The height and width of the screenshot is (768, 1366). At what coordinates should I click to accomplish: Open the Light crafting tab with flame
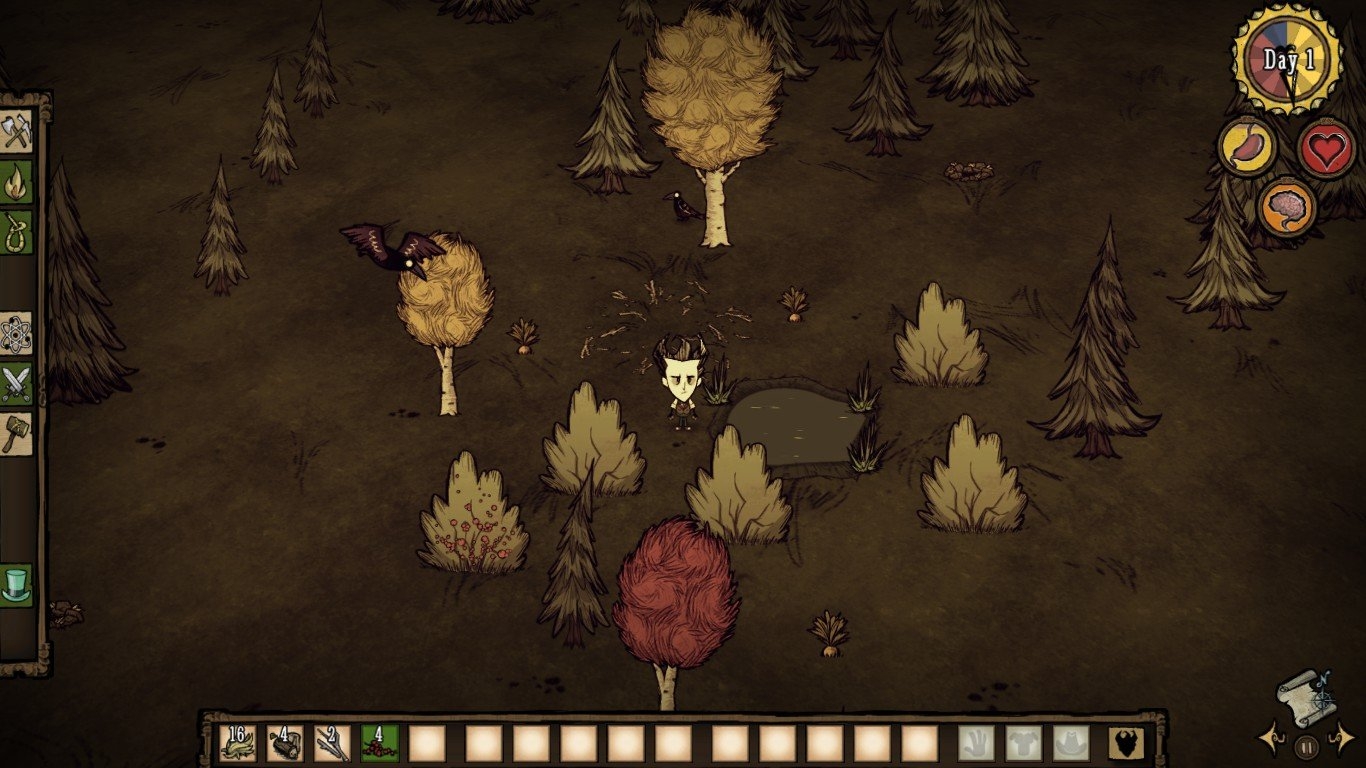coord(17,182)
